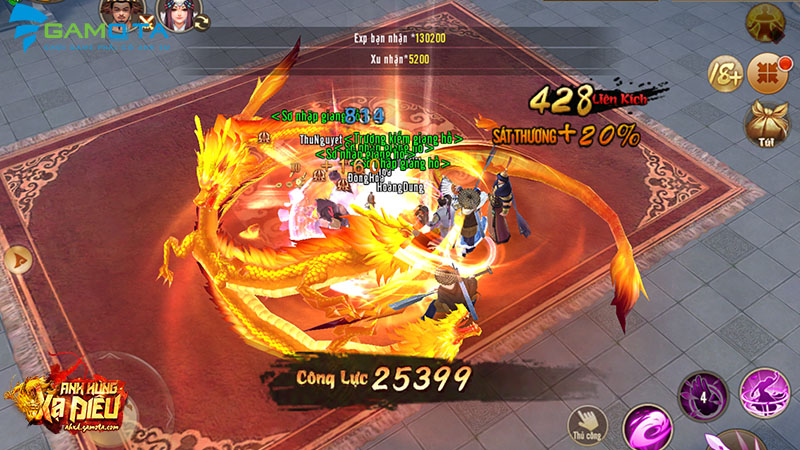
Task: Cast the purple spinning dancer skill
Action: pos(764,392)
